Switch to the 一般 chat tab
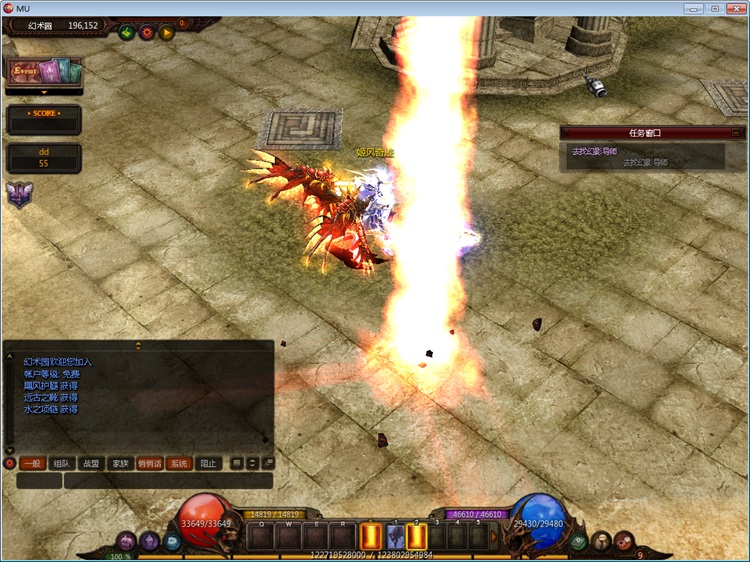The image size is (750, 562). tap(32, 464)
